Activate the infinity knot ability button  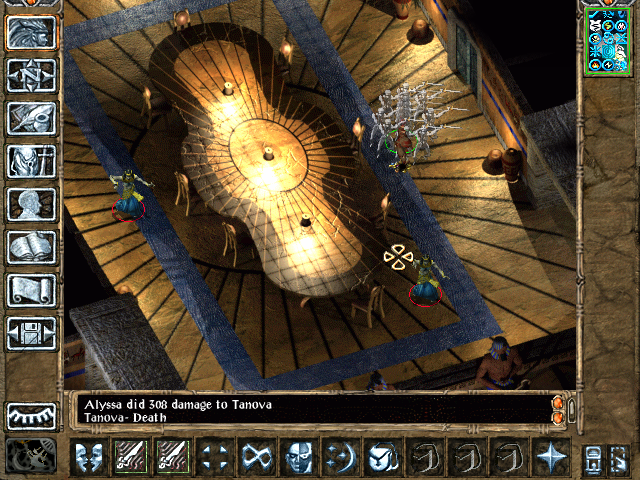point(256,456)
